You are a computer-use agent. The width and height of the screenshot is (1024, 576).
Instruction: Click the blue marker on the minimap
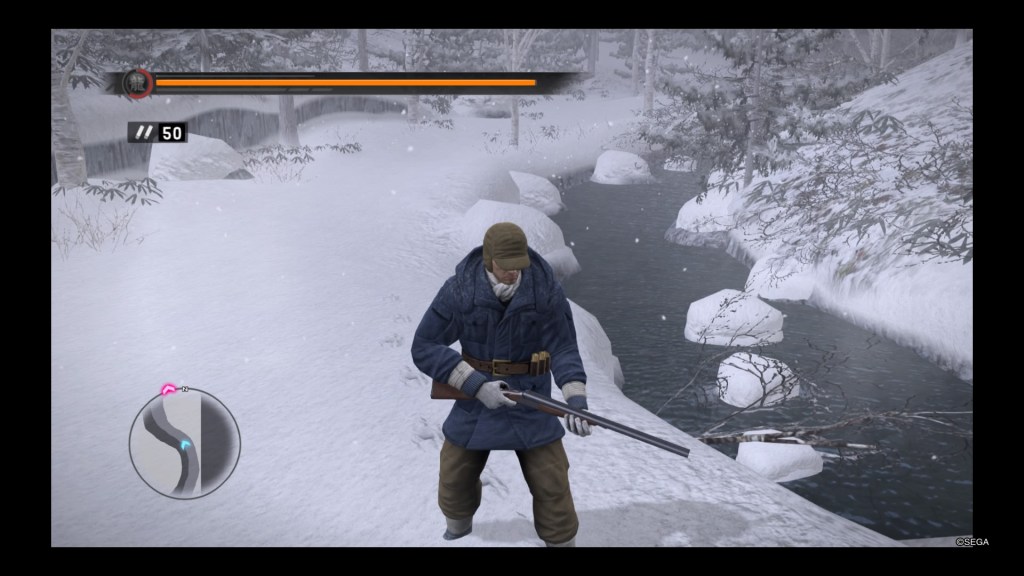(185, 444)
